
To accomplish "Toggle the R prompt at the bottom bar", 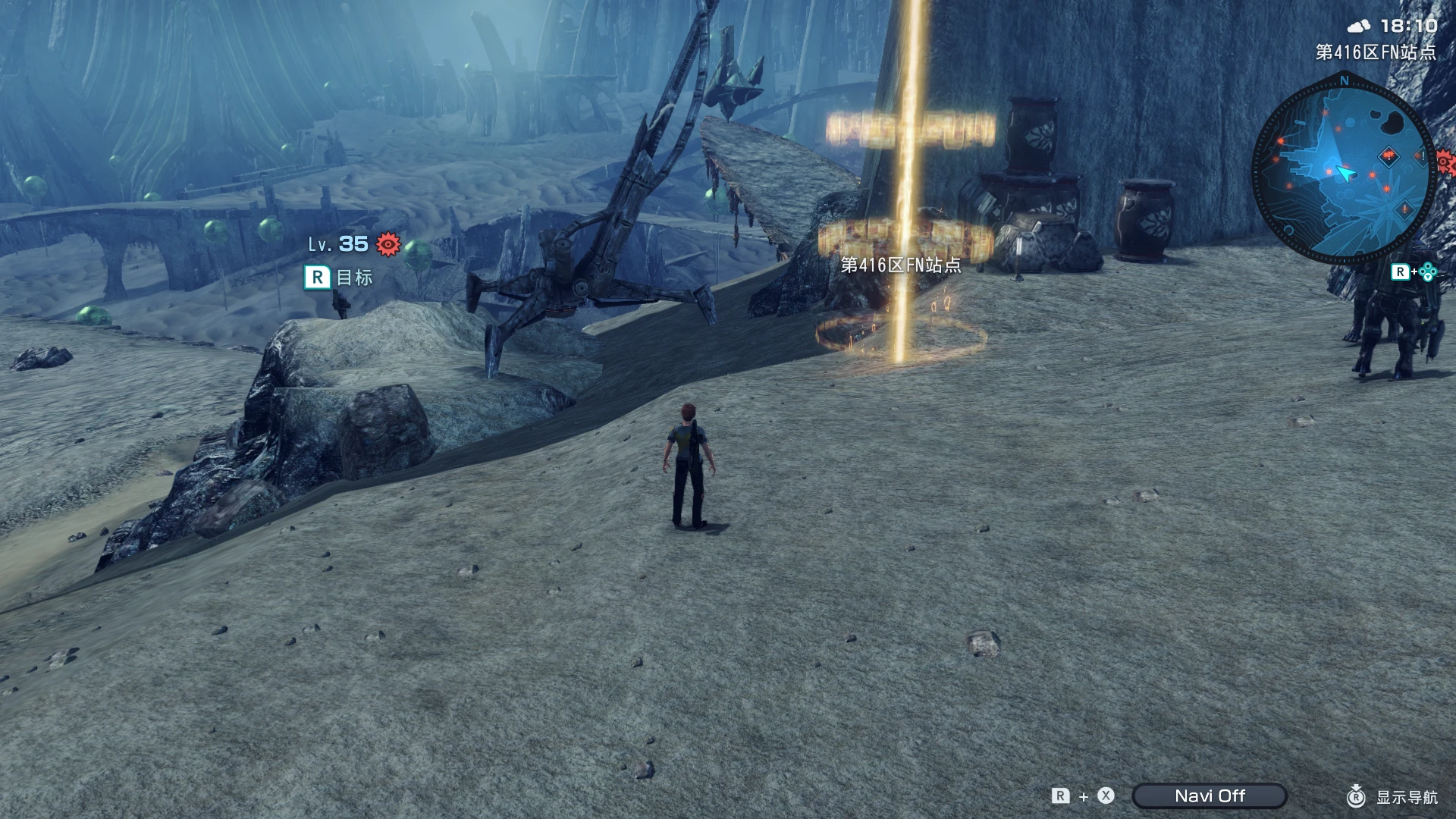I will click(x=1061, y=795).
